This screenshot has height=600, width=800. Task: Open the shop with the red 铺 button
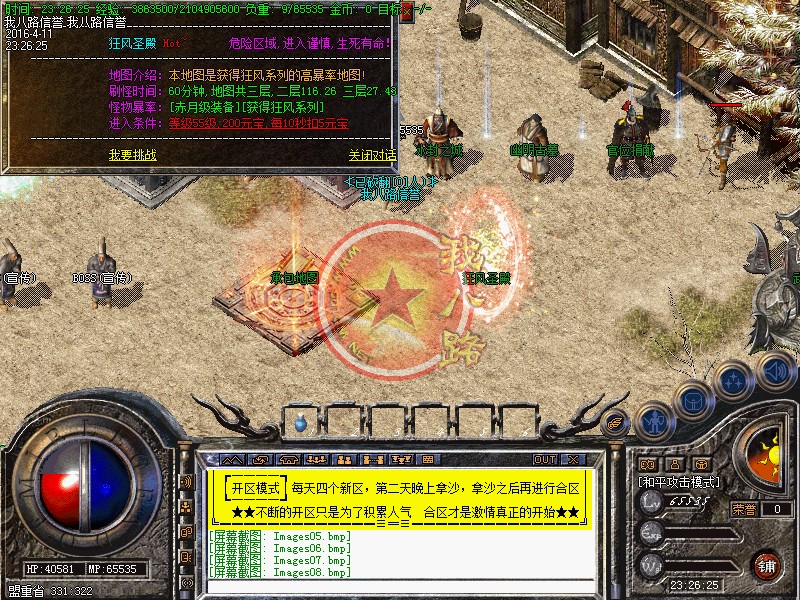[x=767, y=565]
